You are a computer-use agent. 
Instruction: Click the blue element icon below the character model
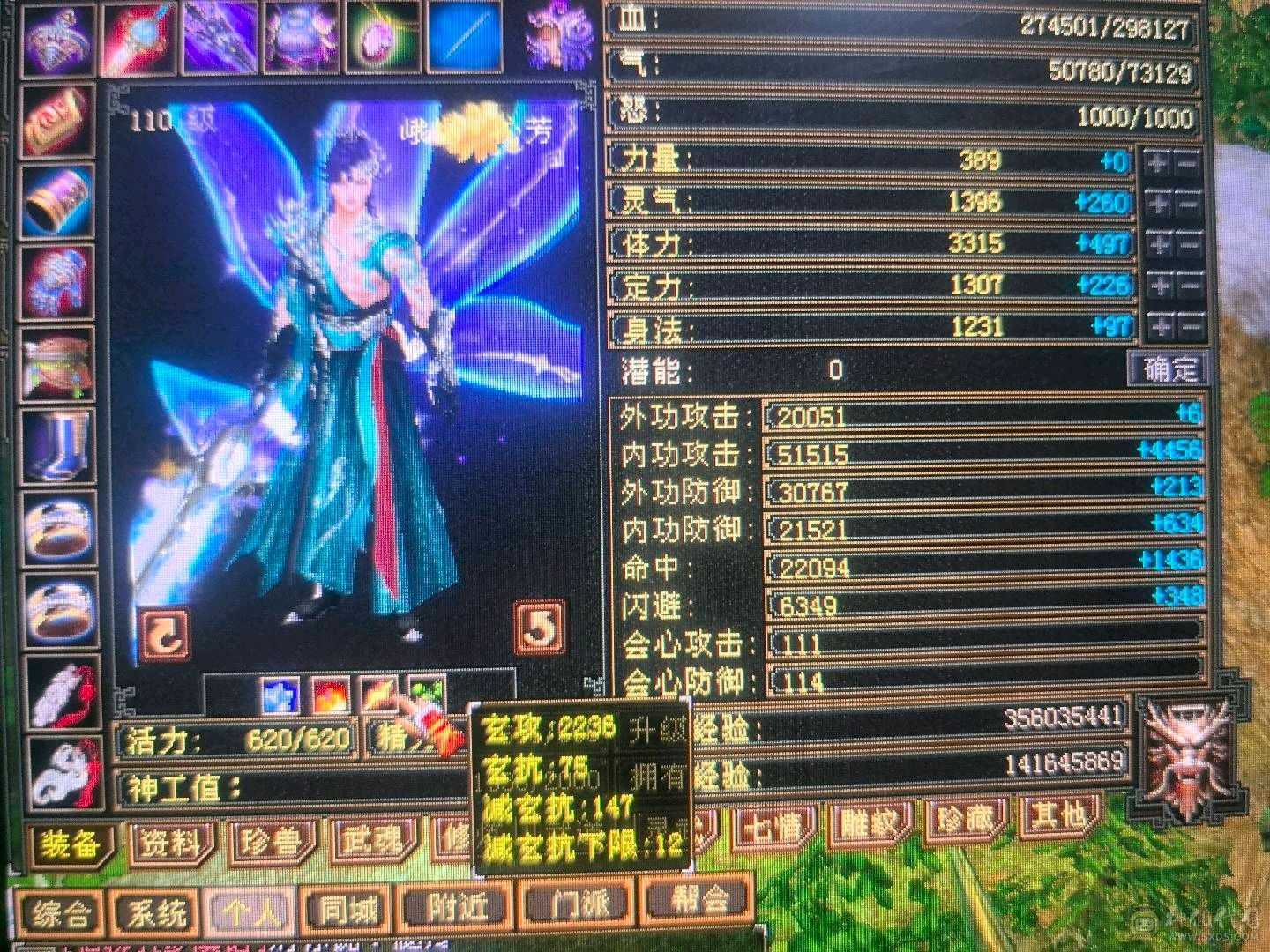(x=280, y=696)
